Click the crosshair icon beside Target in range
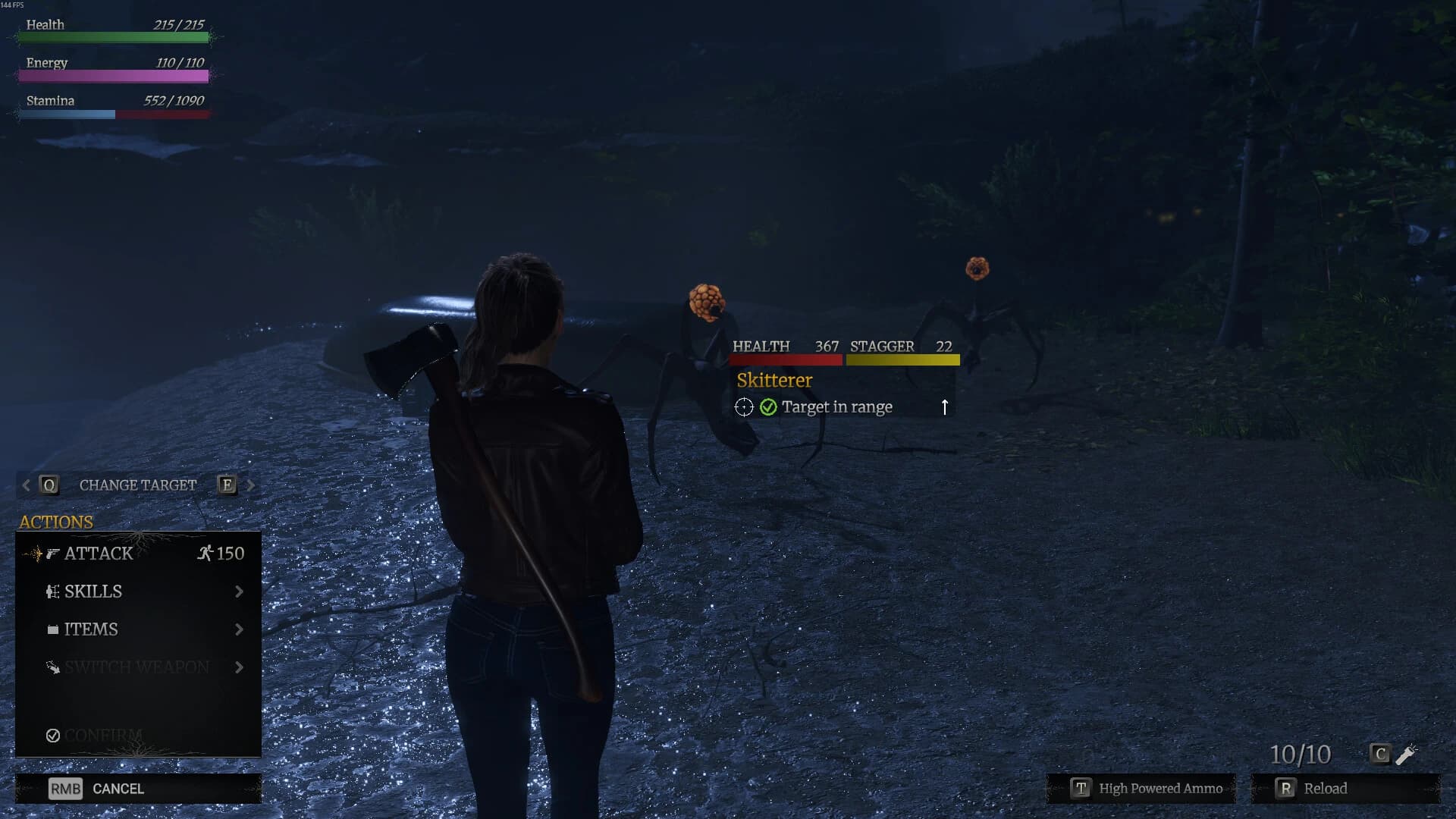 click(744, 407)
